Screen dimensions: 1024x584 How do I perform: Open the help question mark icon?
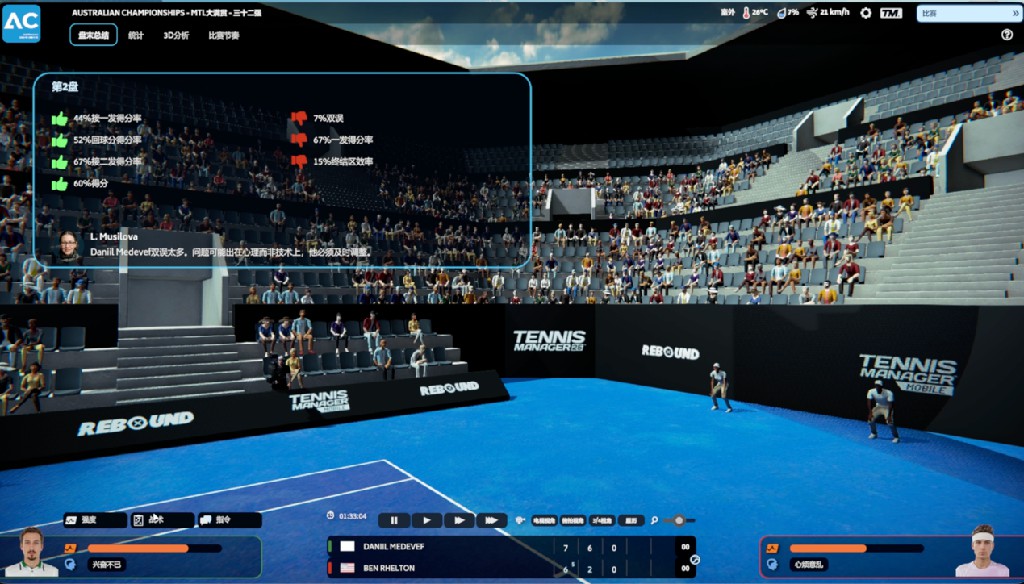(x=1007, y=35)
